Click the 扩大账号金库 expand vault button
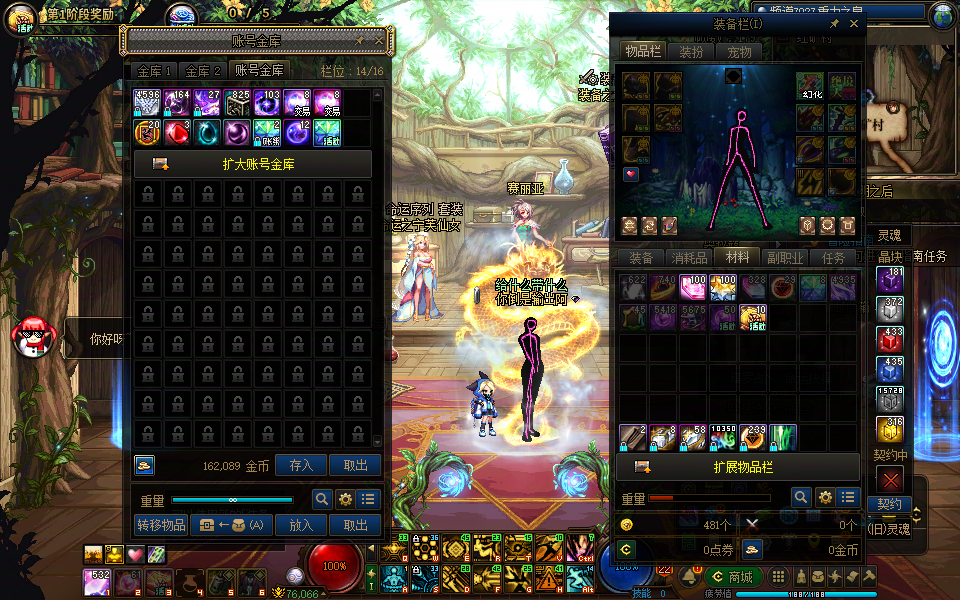This screenshot has height=600, width=960. click(252, 164)
